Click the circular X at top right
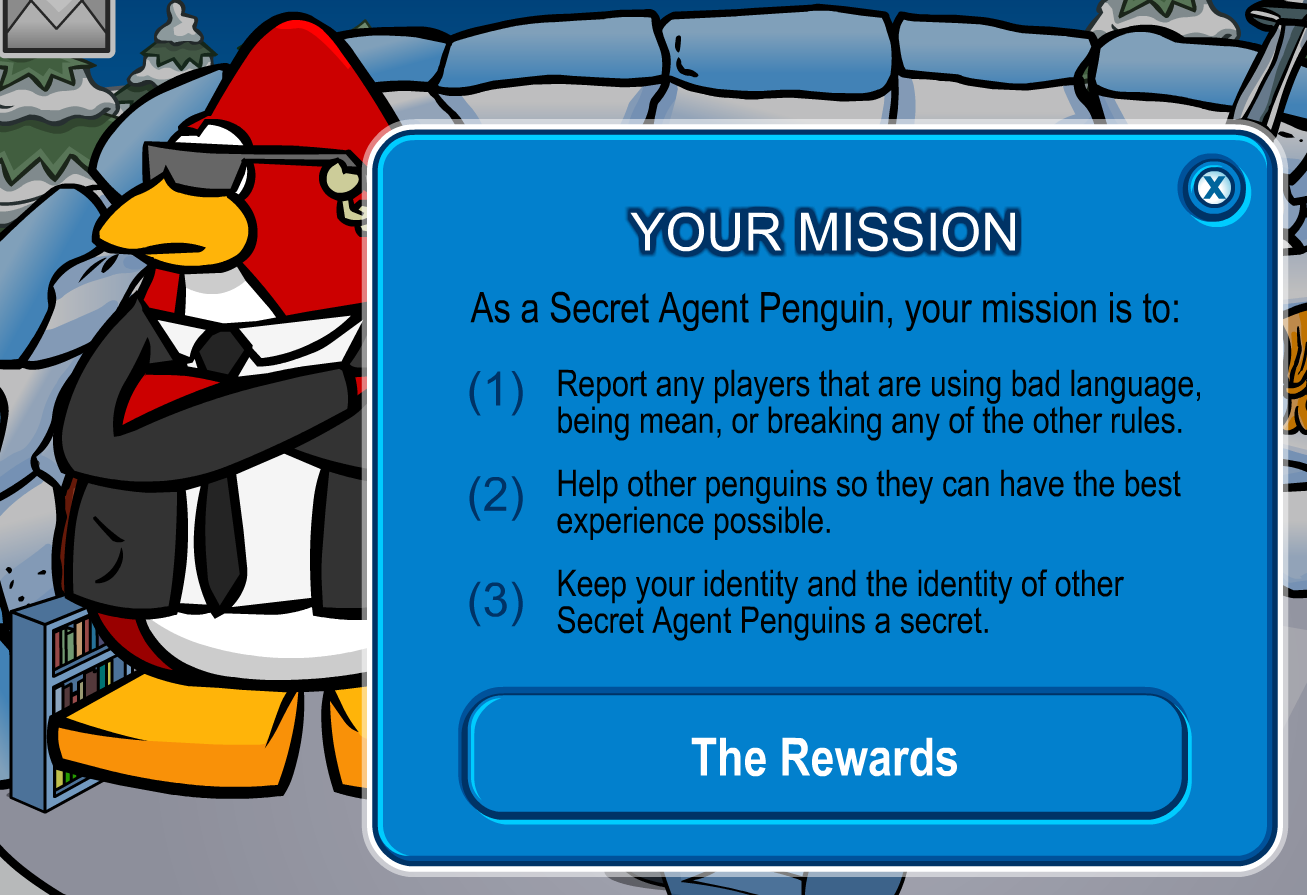 [x=1216, y=189]
